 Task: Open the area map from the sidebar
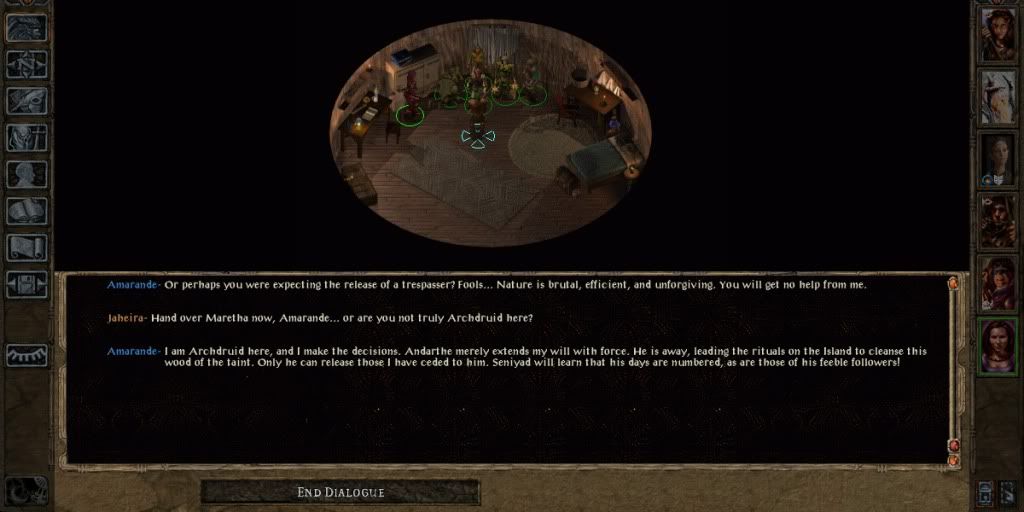tap(28, 64)
